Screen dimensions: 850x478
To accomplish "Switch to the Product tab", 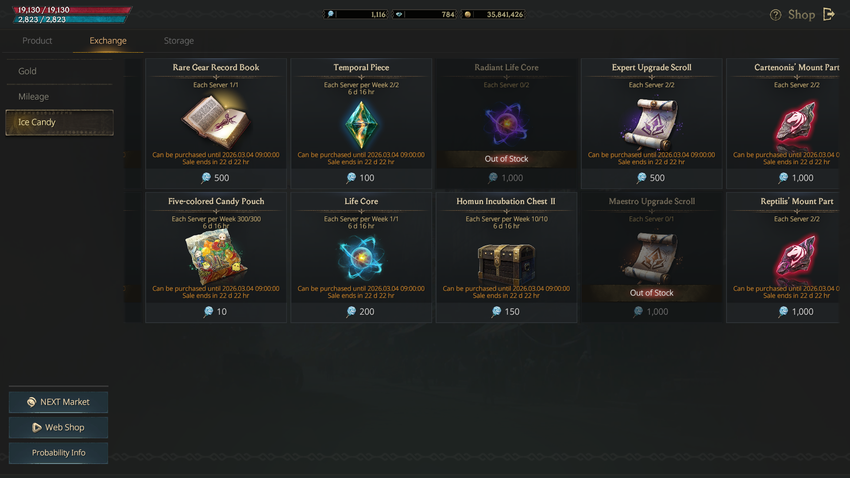I will [x=37, y=41].
